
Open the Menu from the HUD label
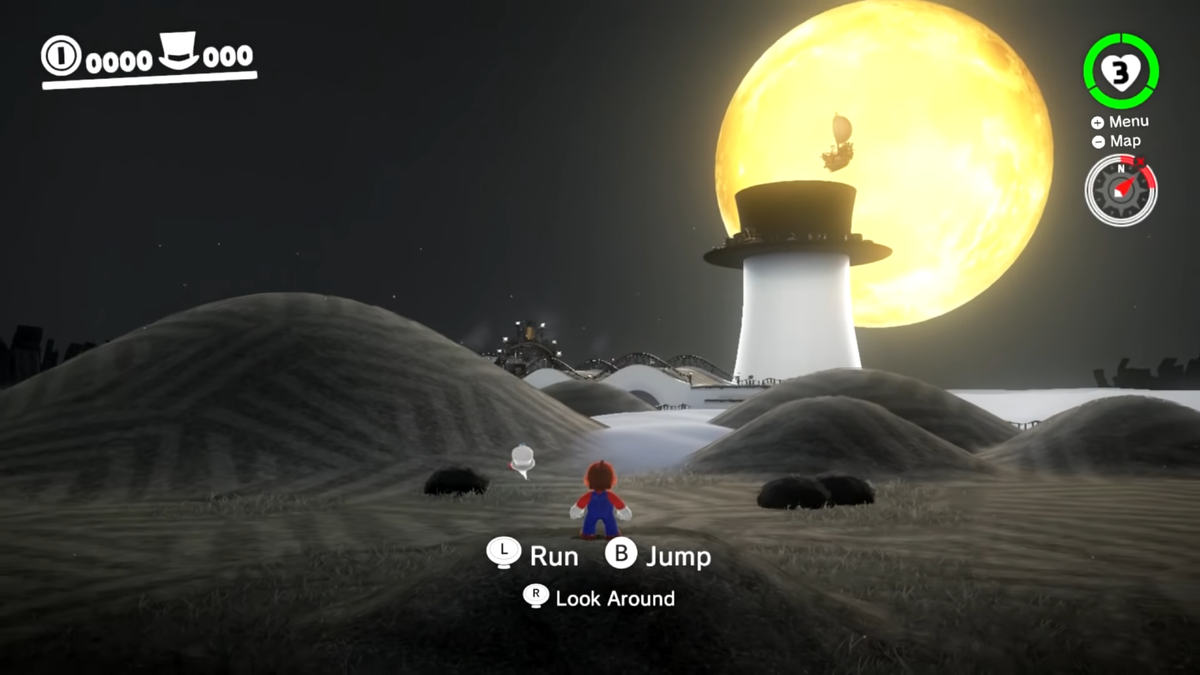pyautogui.click(x=1121, y=122)
